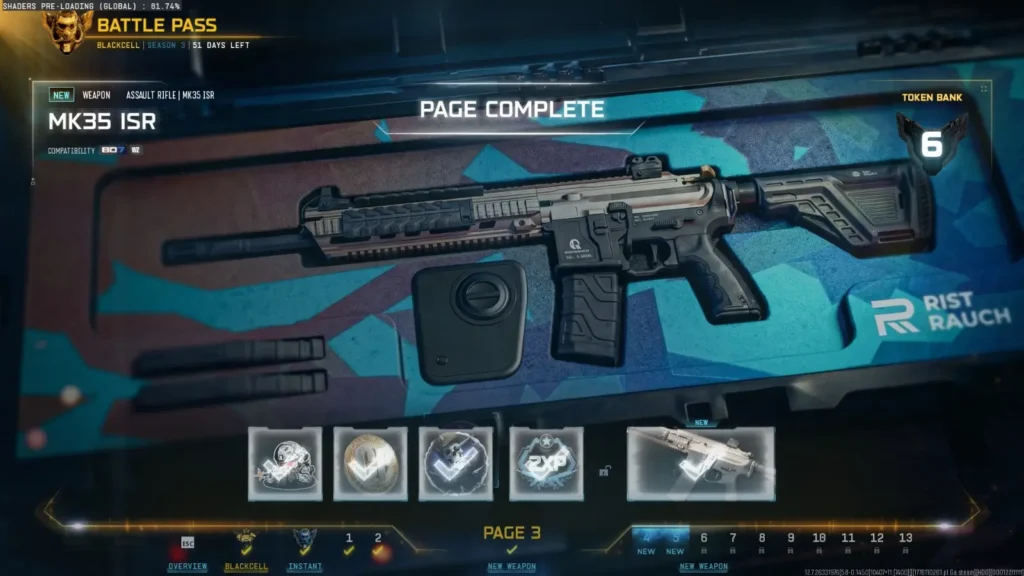Jump to battle pass page 5
This screenshot has height=576, width=1024.
675,542
